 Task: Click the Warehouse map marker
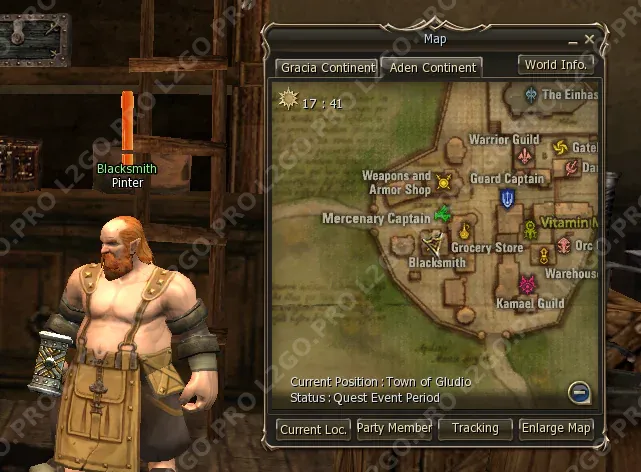pos(544,255)
